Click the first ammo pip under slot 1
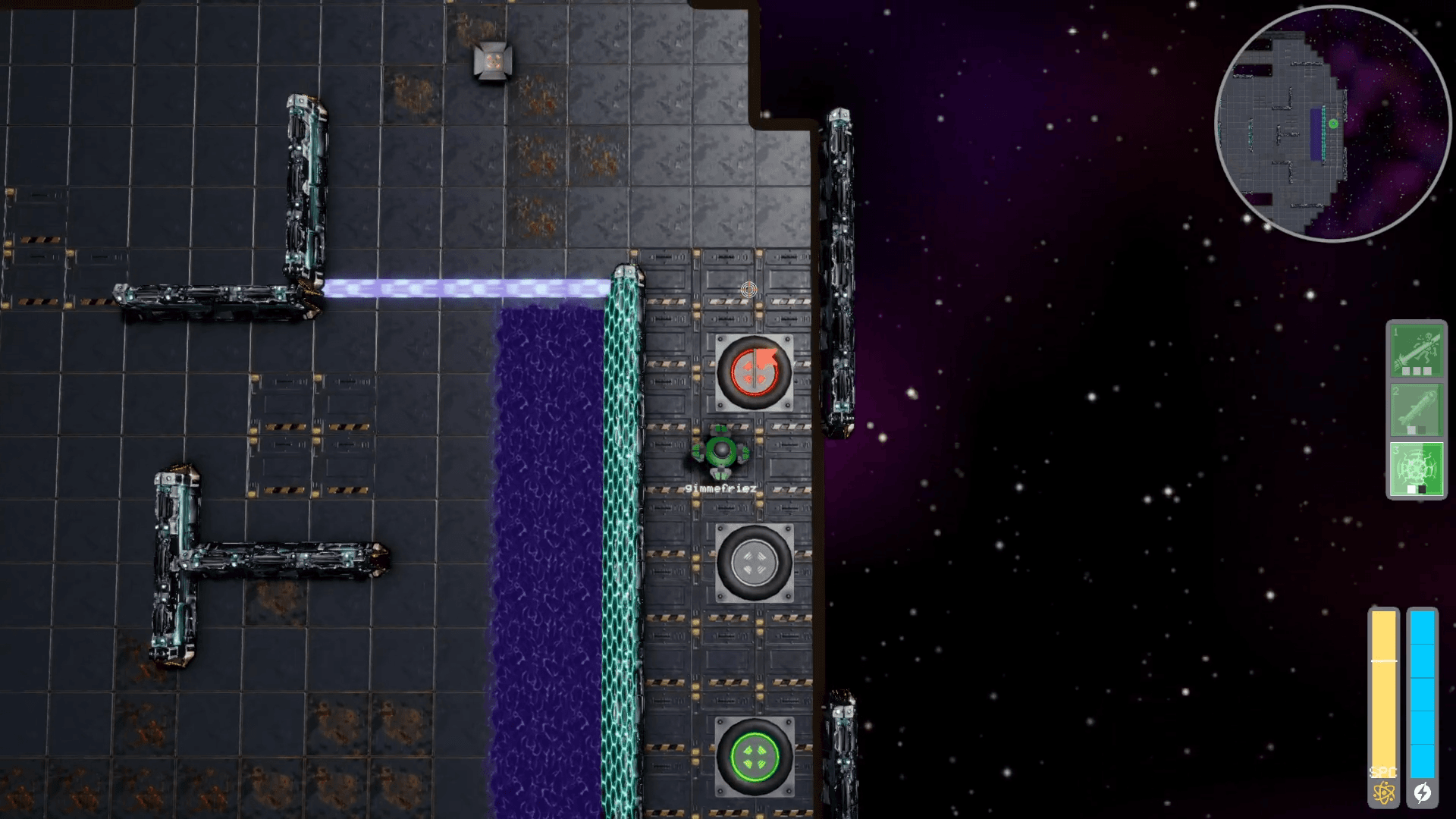The image size is (1456, 819). point(1406,371)
